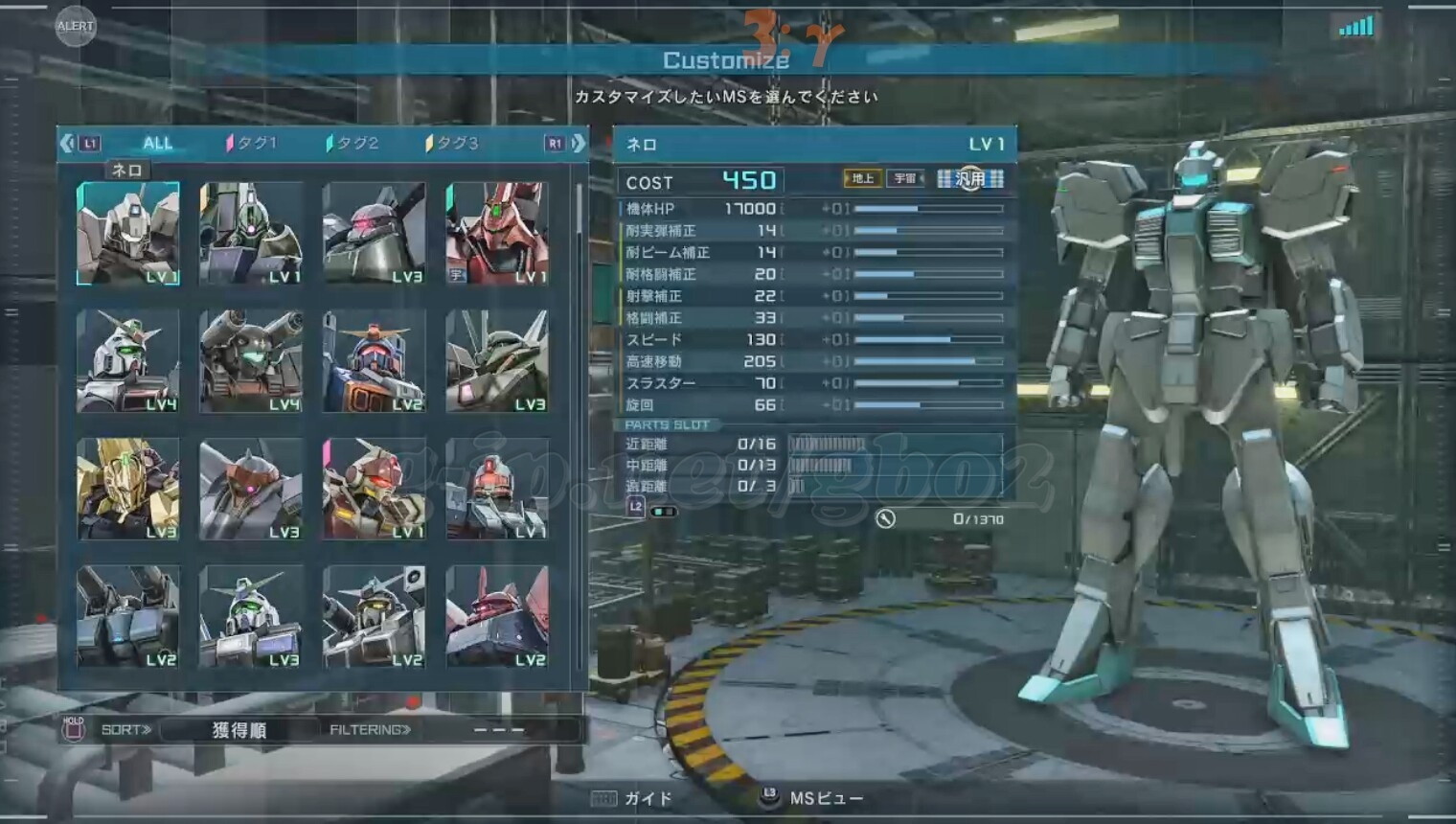
Task: Select the タグ2 cyan tag tab
Action: tap(353, 144)
